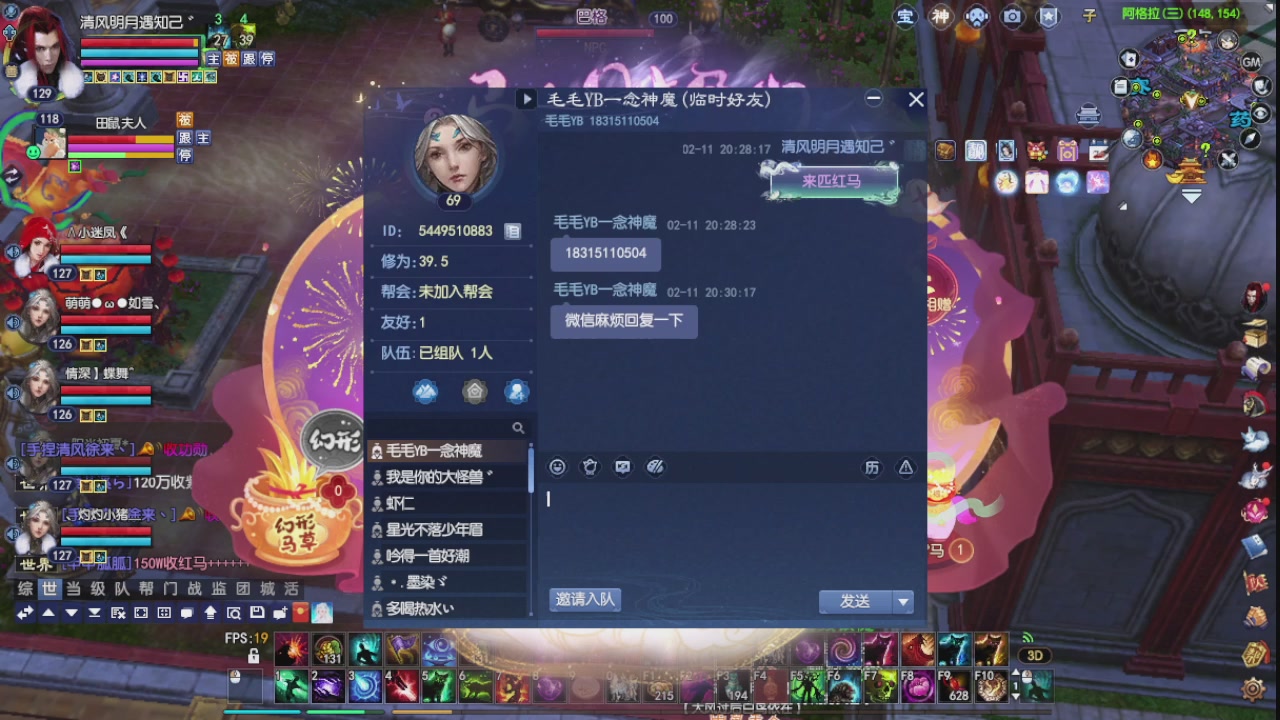Toggle the 3D camera mode button
The image size is (1280, 720).
tap(1036, 654)
